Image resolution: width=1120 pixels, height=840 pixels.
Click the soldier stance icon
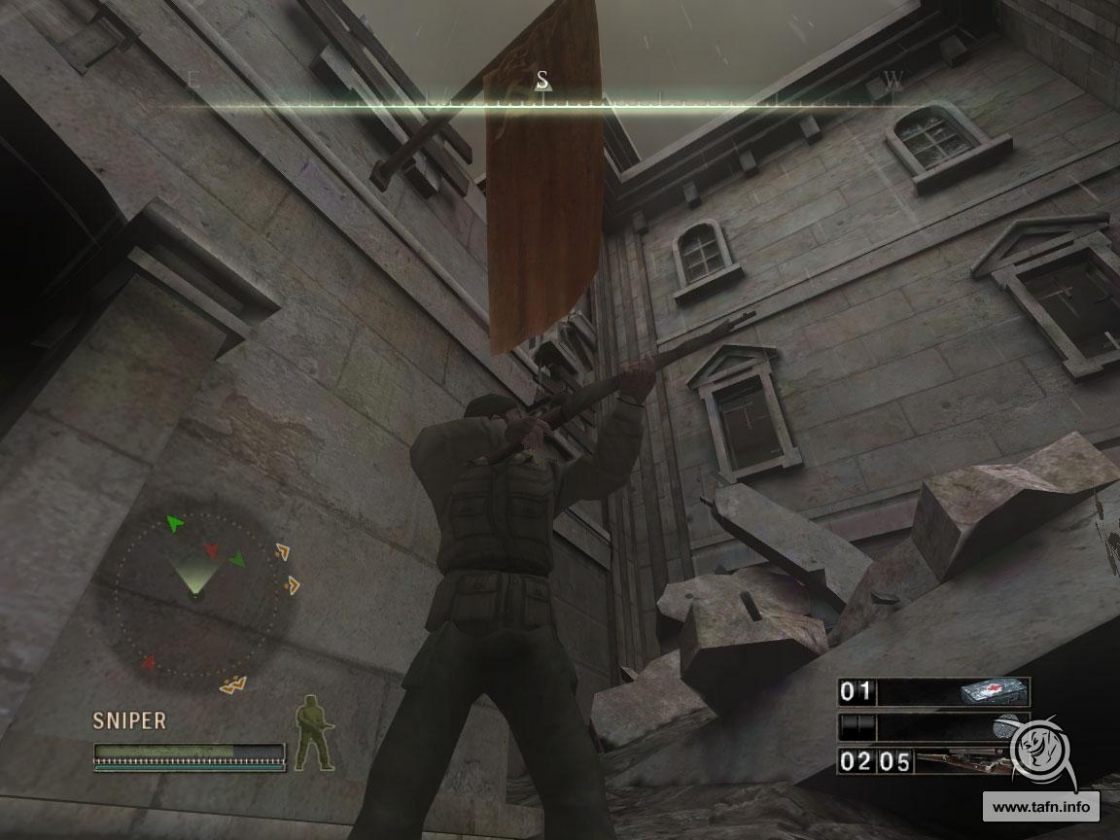(313, 735)
